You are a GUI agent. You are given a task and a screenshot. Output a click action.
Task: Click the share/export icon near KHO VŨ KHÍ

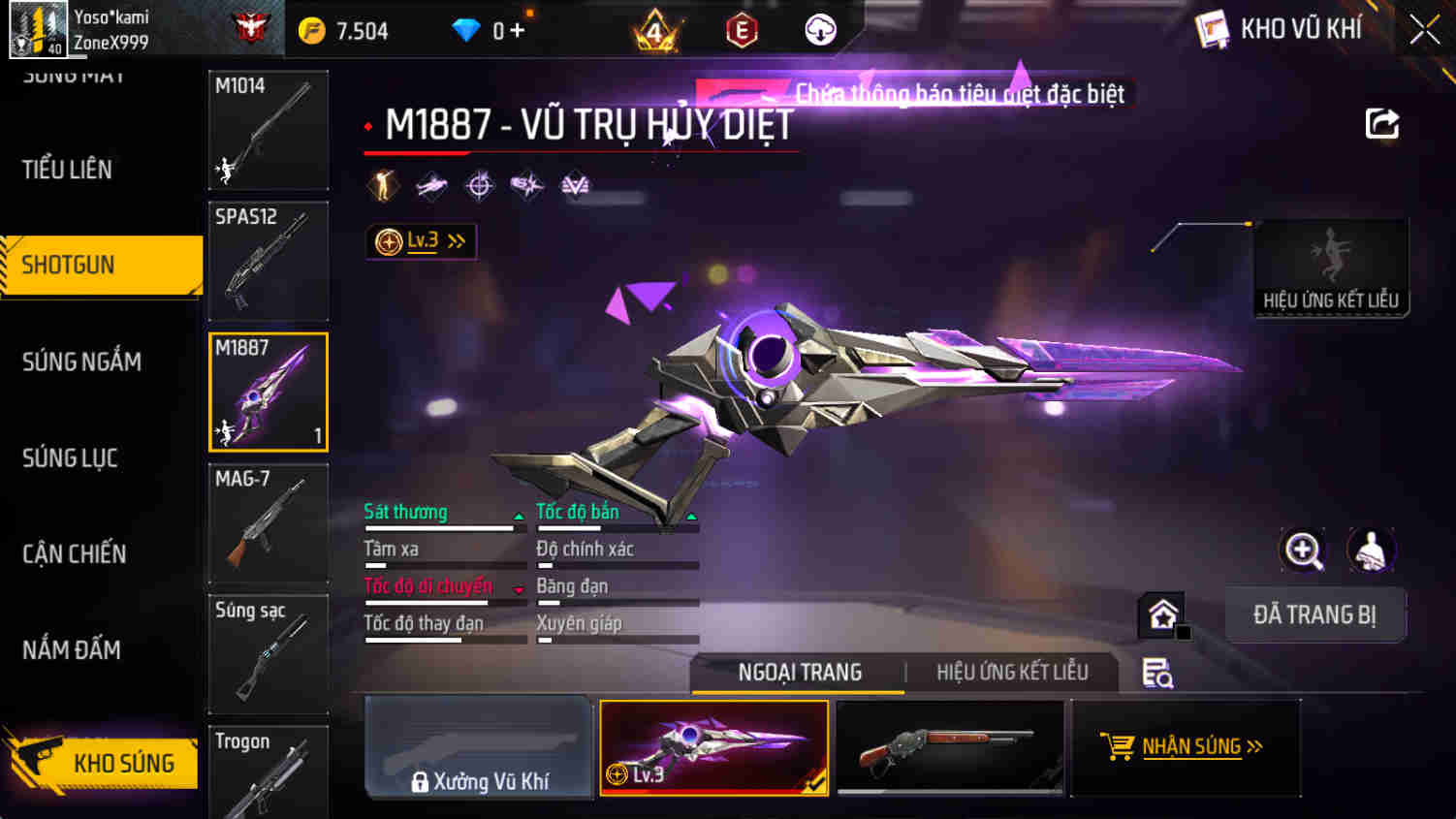click(1382, 124)
